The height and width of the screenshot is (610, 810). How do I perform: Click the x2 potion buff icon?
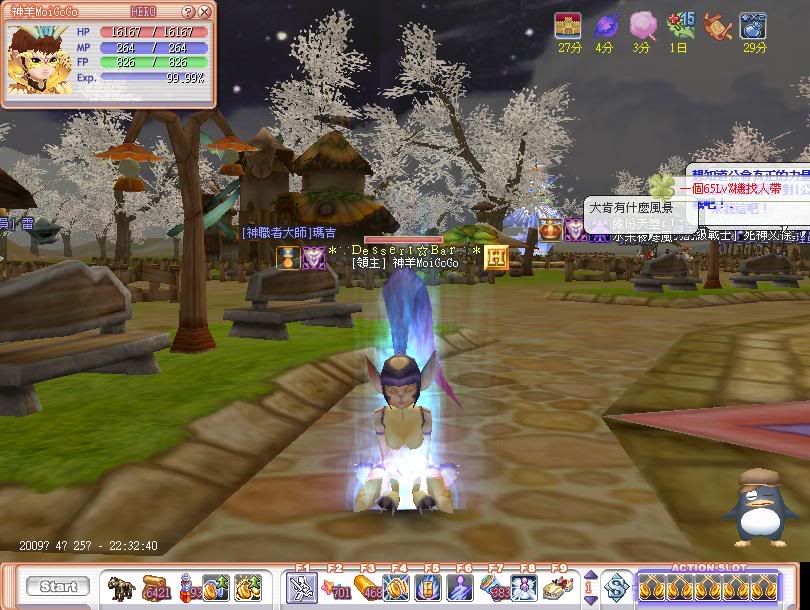point(752,26)
